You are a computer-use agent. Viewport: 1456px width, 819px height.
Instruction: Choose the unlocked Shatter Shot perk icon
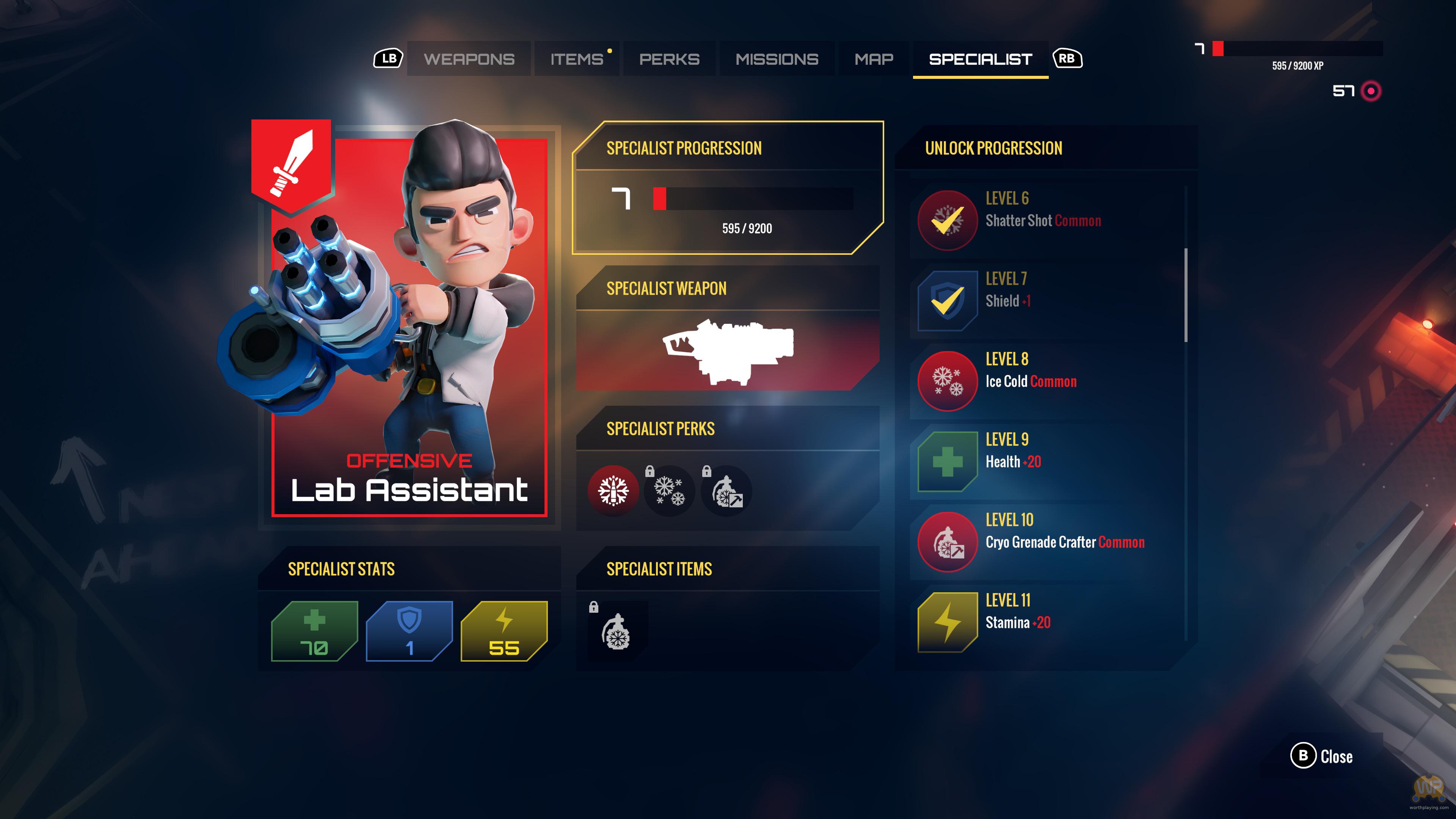pos(613,490)
